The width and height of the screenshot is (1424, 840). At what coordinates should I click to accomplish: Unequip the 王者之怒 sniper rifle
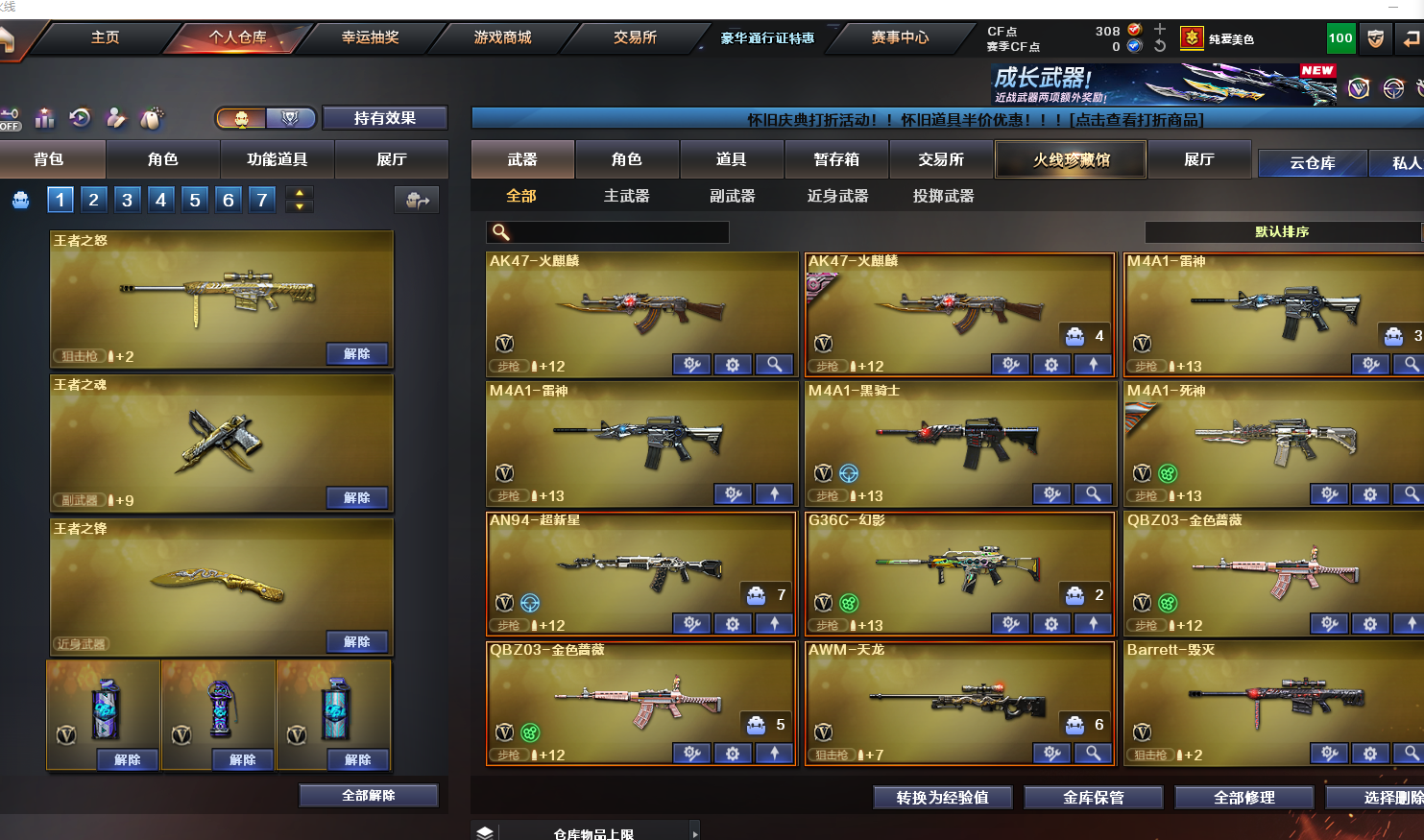click(356, 353)
